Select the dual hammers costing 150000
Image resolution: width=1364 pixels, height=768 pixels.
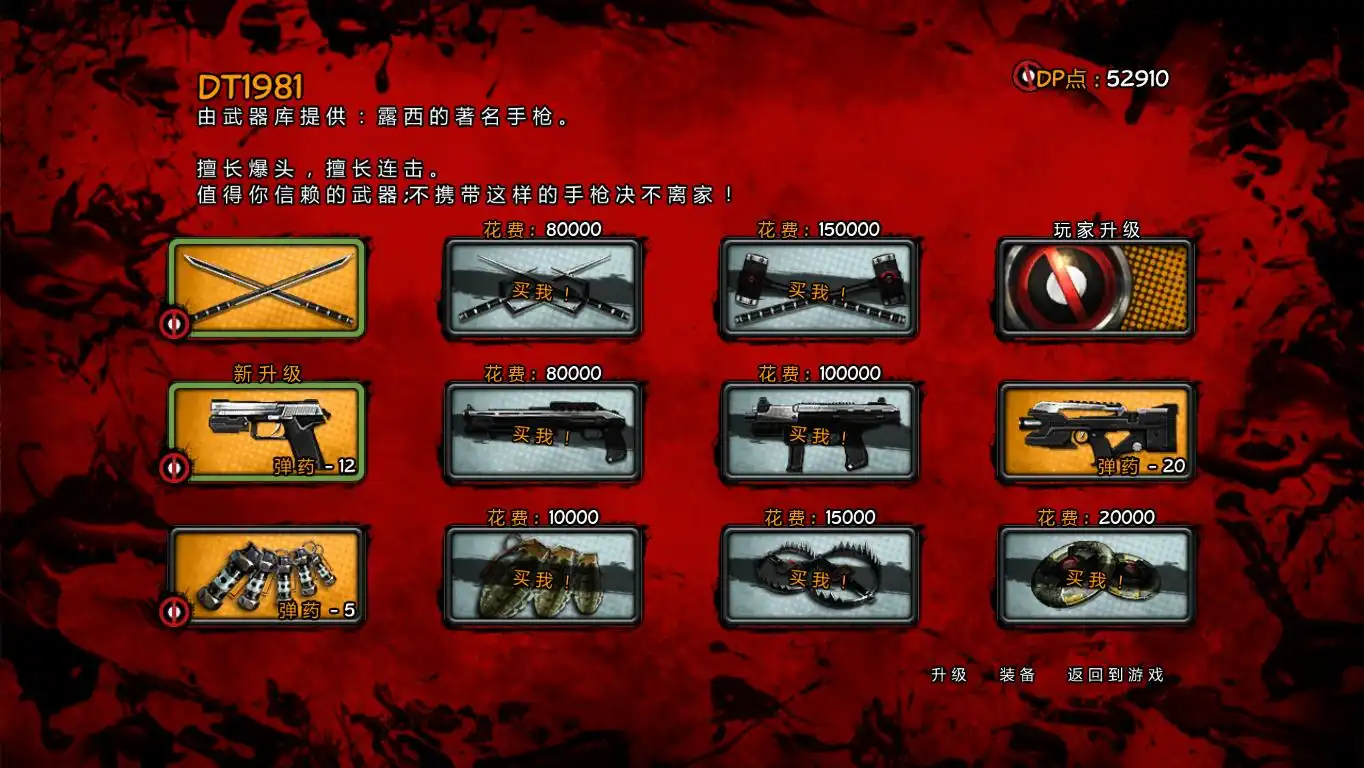[818, 288]
